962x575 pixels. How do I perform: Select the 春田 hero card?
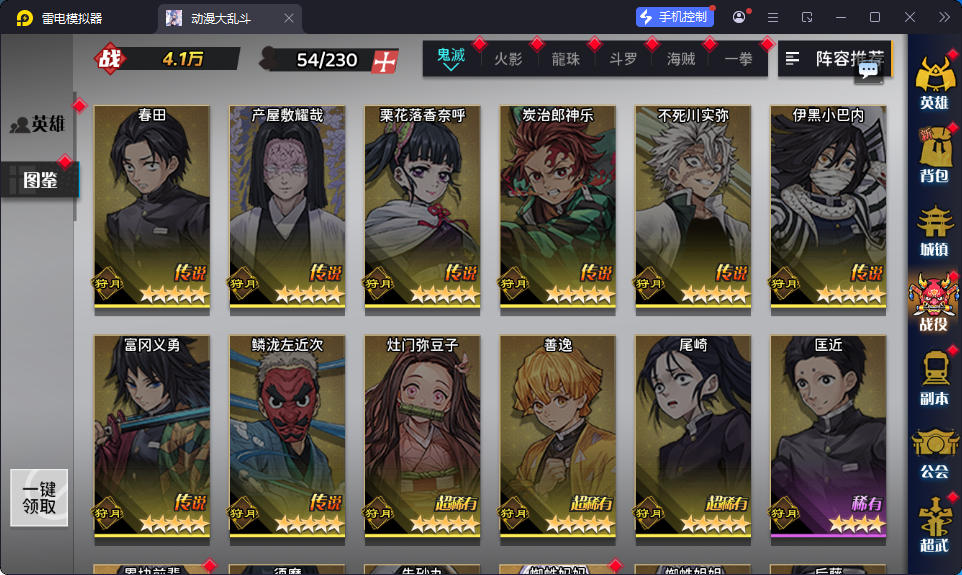[x=152, y=205]
